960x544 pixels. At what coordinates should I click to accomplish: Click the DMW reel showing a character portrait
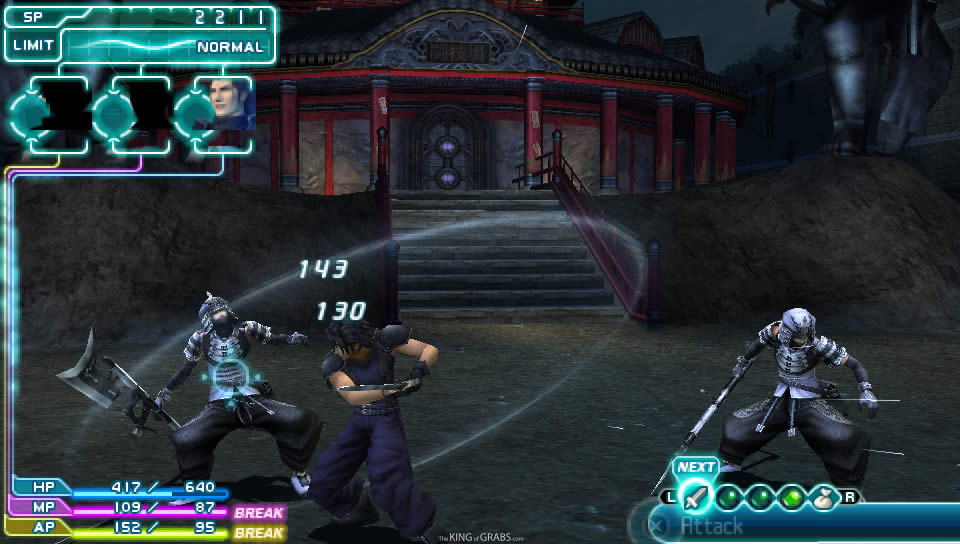(x=225, y=105)
